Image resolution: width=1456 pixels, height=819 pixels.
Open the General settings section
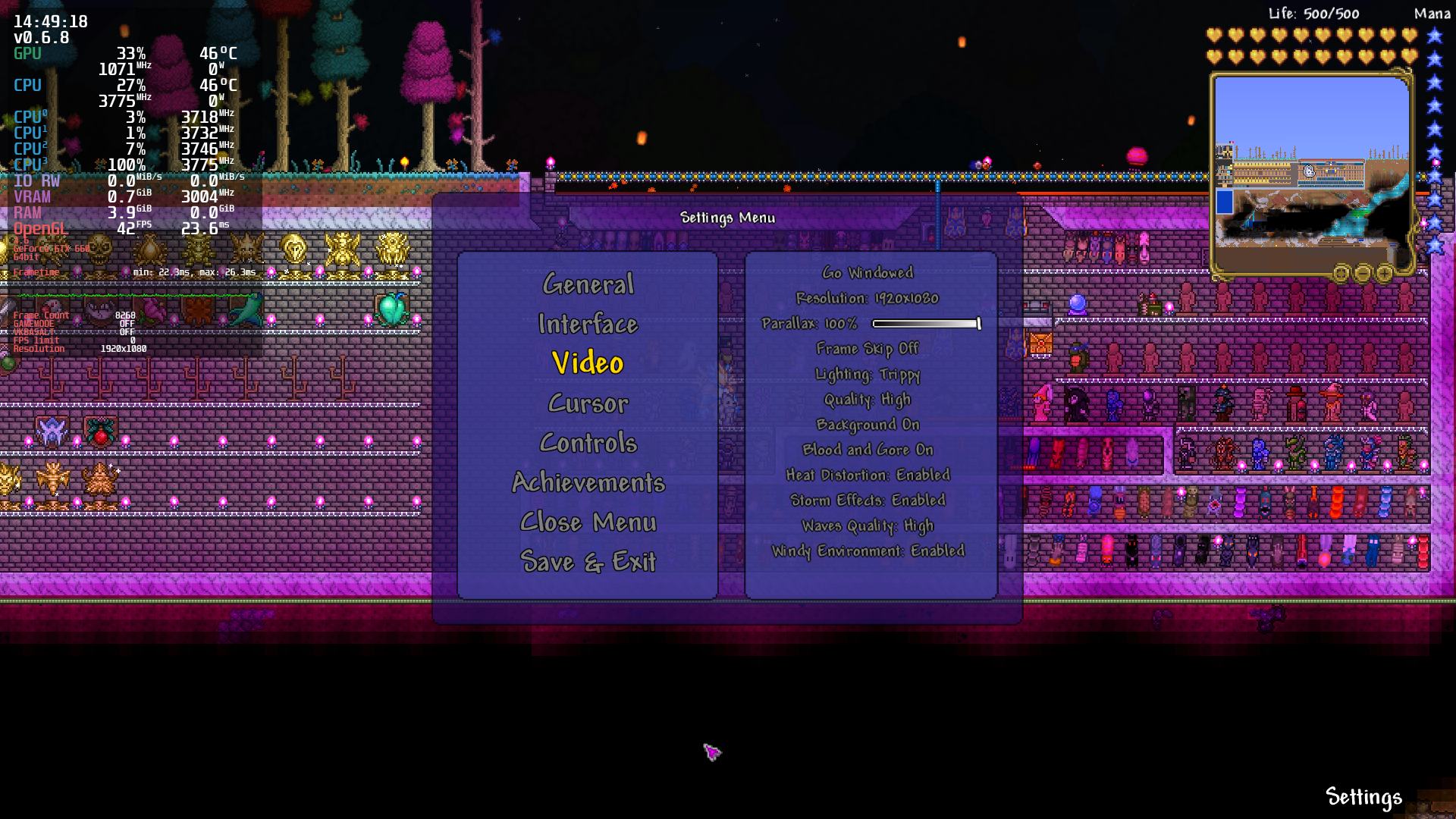(588, 284)
